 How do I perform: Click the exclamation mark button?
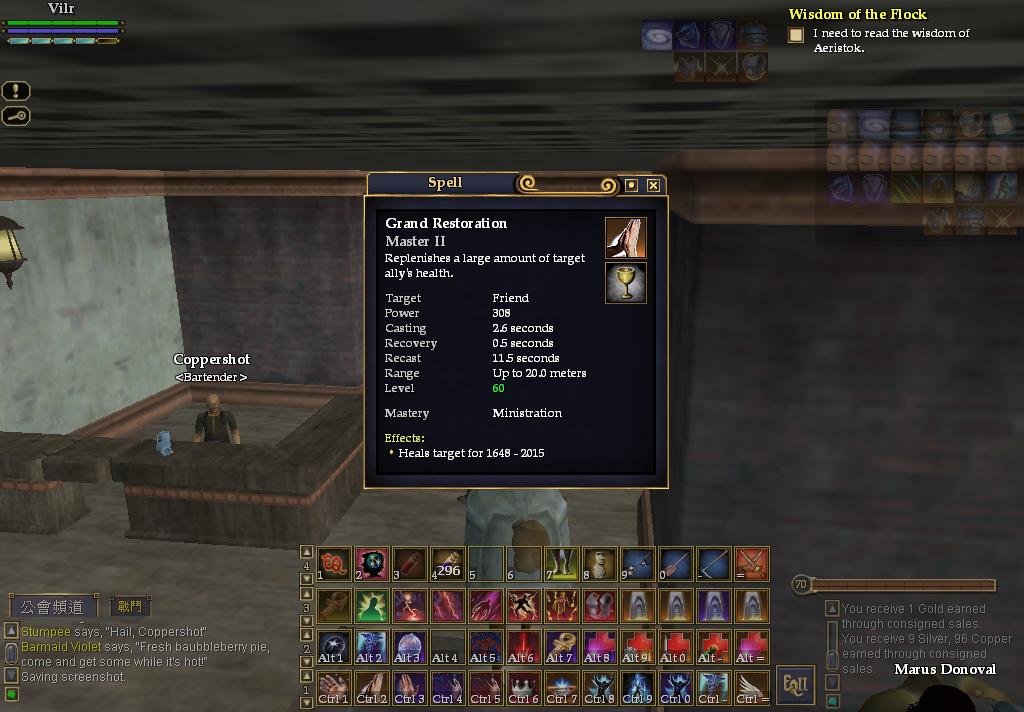(16, 91)
